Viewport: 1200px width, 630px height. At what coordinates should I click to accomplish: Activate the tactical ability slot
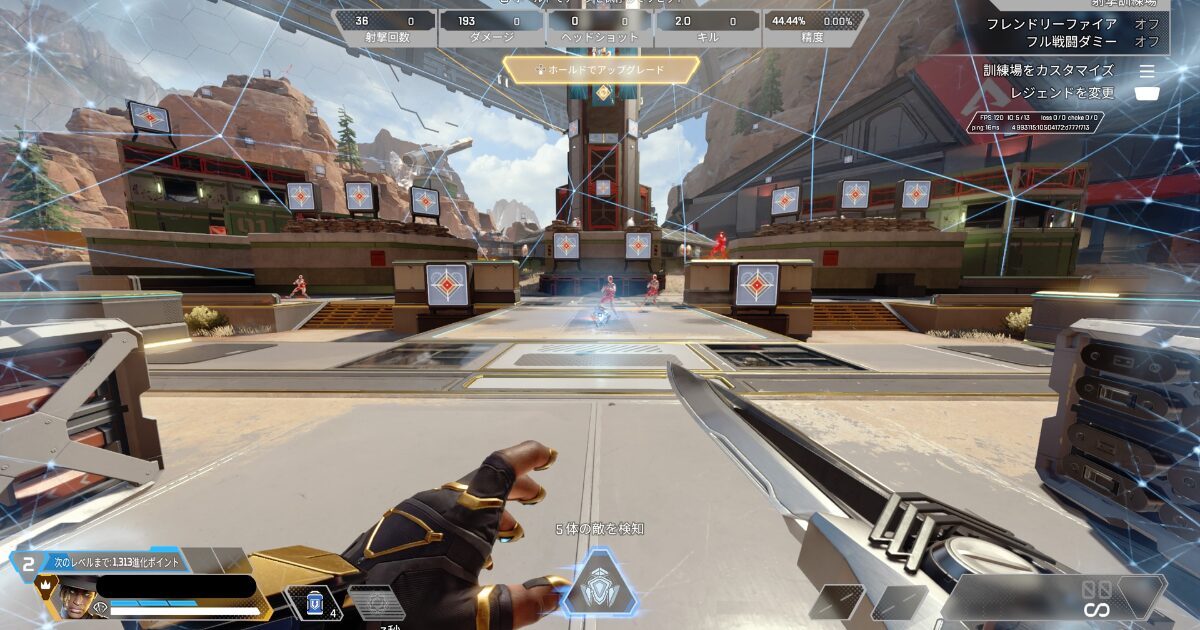(376, 602)
